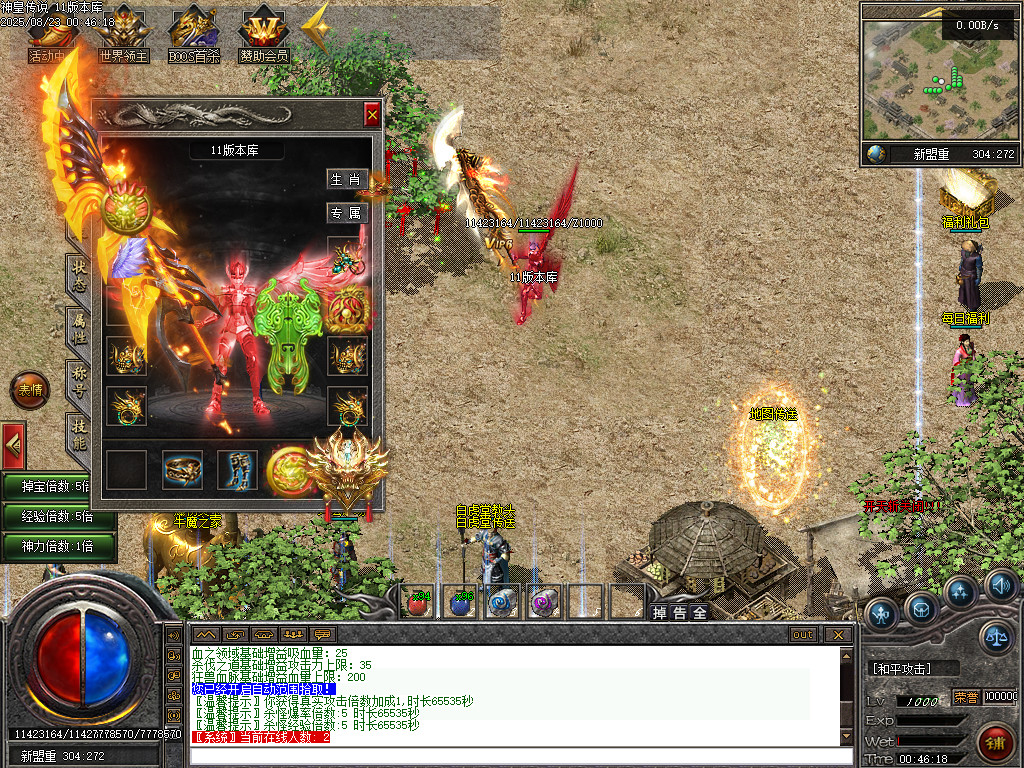Toggle the 和平攻击 attack mode
This screenshot has height=768, width=1024.
coord(910,668)
